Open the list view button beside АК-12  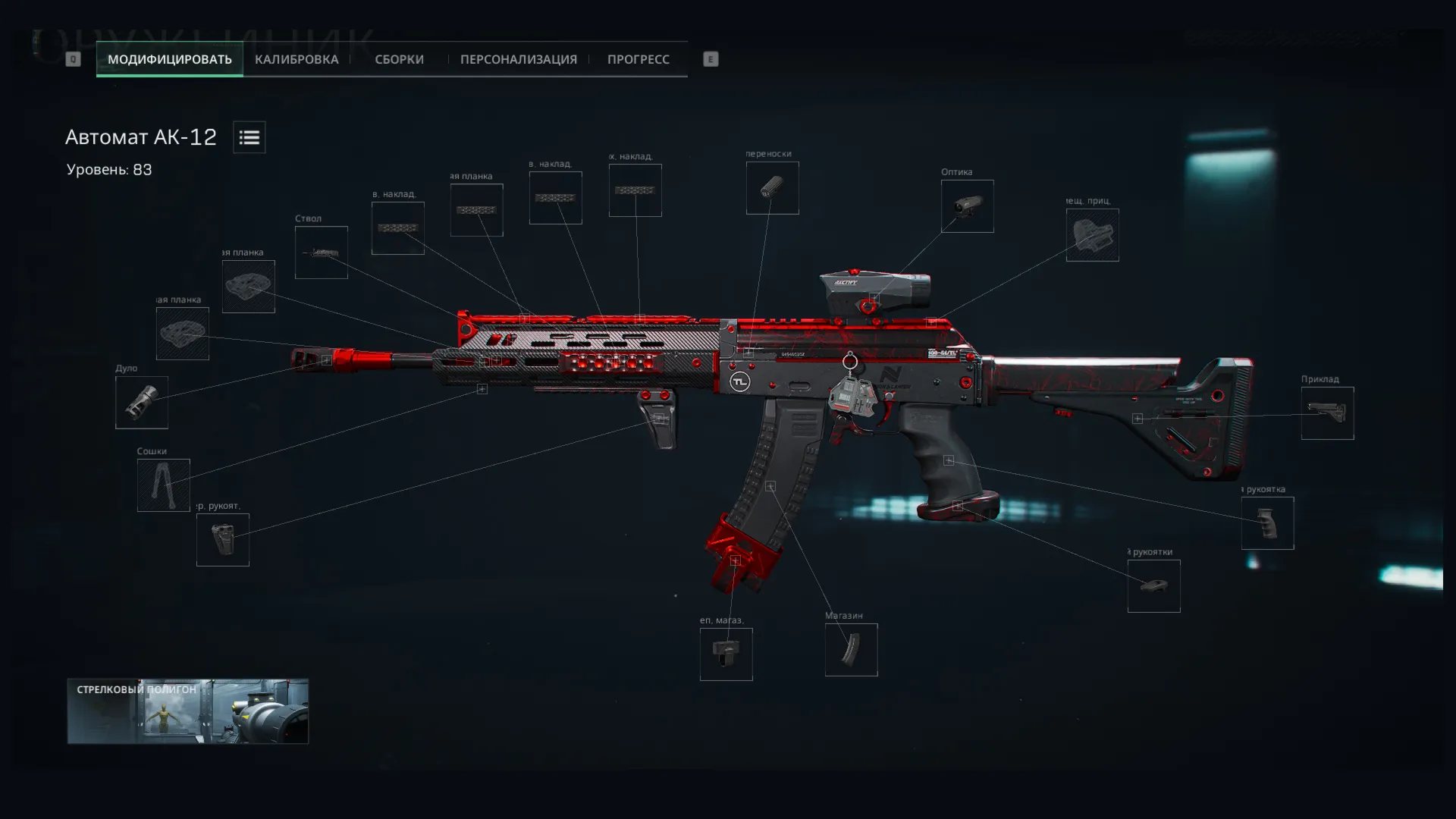pos(249,137)
